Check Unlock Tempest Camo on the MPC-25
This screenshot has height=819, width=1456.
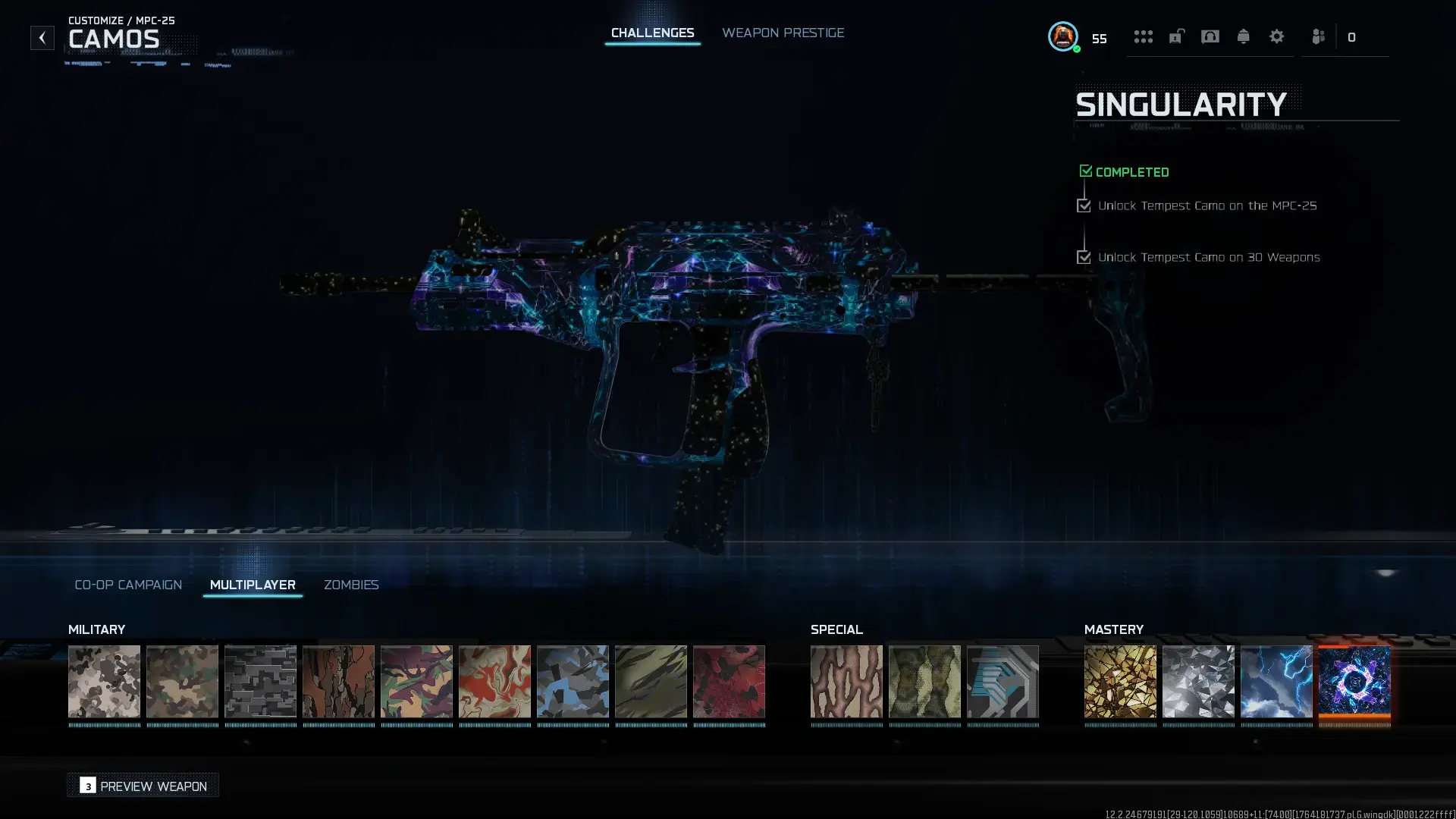tap(1084, 206)
